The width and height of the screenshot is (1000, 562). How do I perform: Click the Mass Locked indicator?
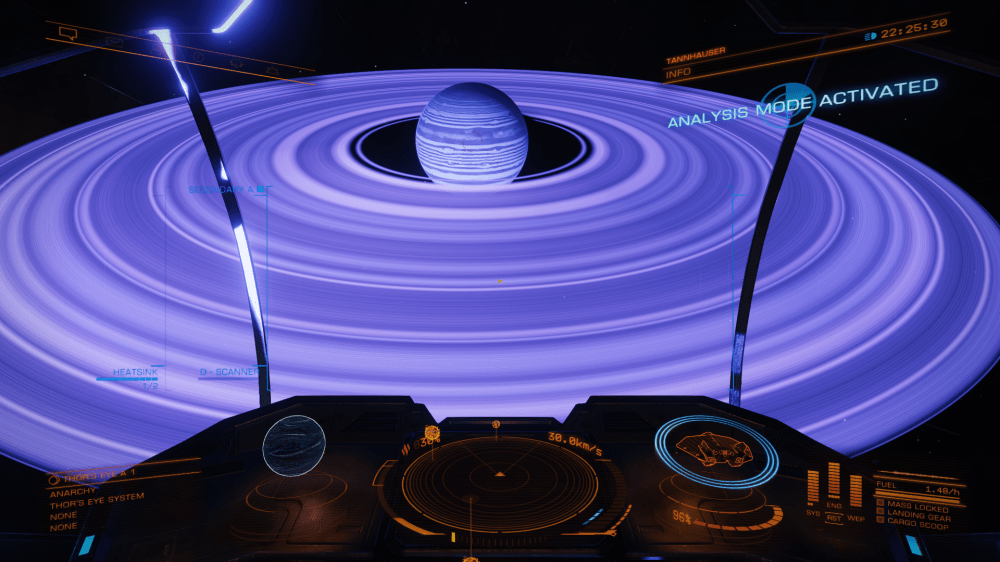[913, 507]
